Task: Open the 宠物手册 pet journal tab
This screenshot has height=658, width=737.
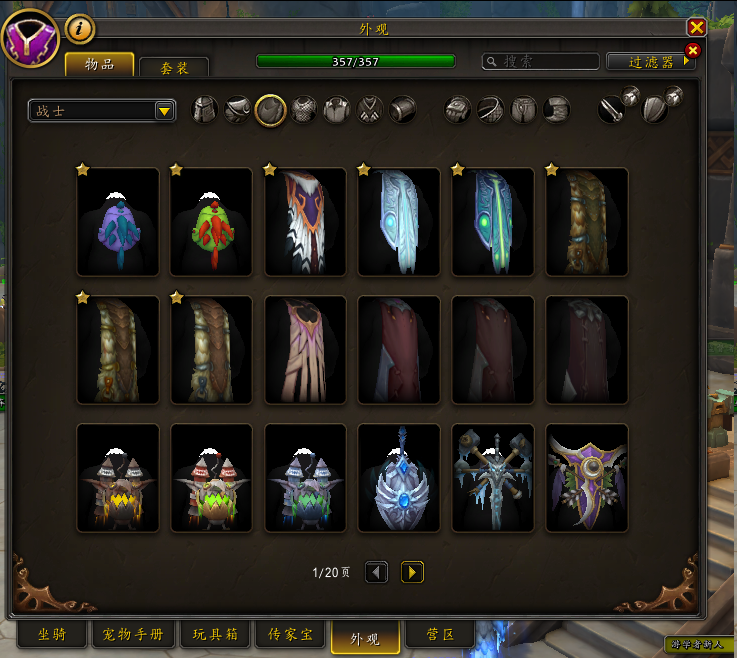Action: point(133,634)
